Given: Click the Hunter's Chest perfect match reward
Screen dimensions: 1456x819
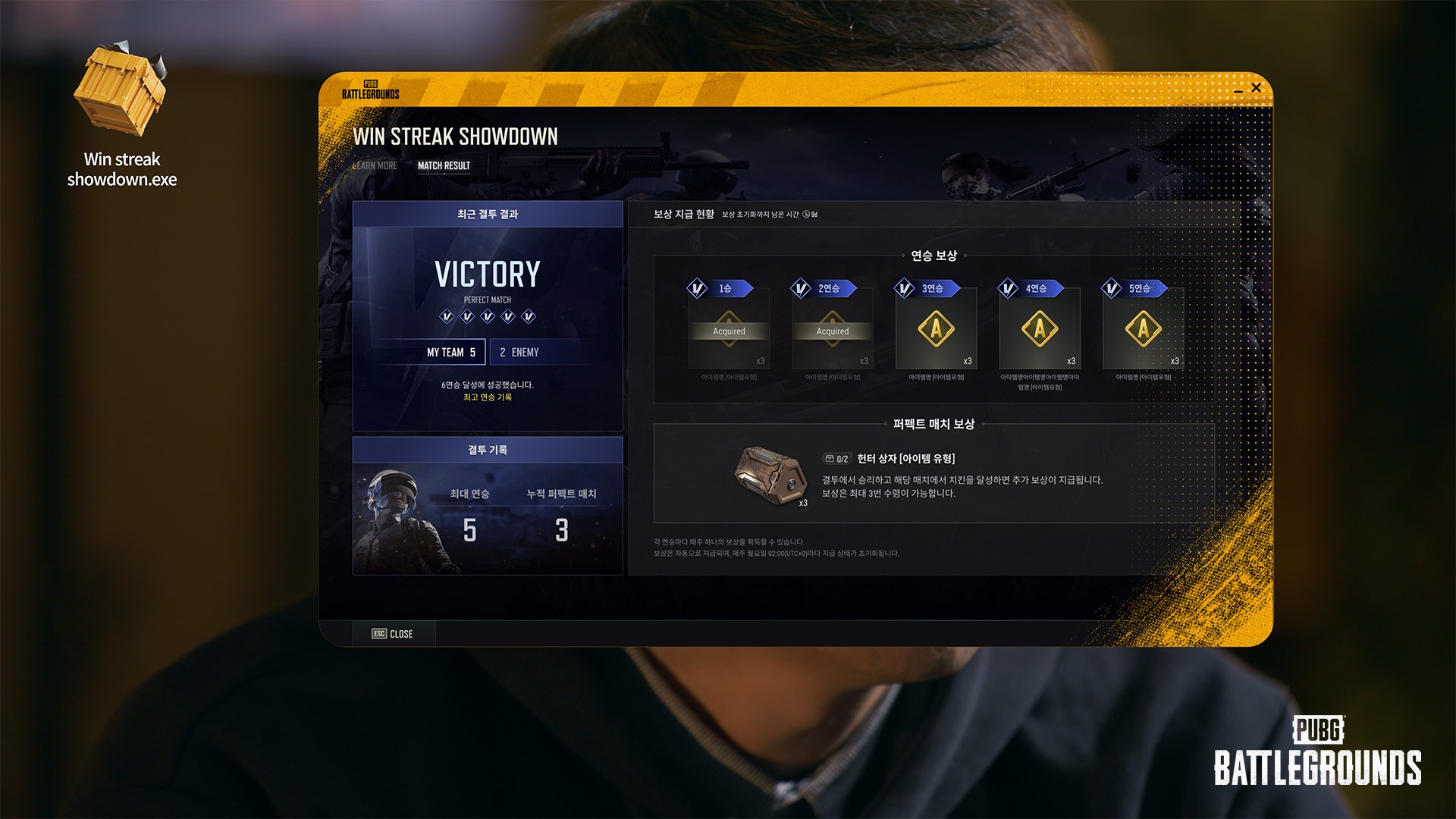Looking at the screenshot, I should 770,474.
